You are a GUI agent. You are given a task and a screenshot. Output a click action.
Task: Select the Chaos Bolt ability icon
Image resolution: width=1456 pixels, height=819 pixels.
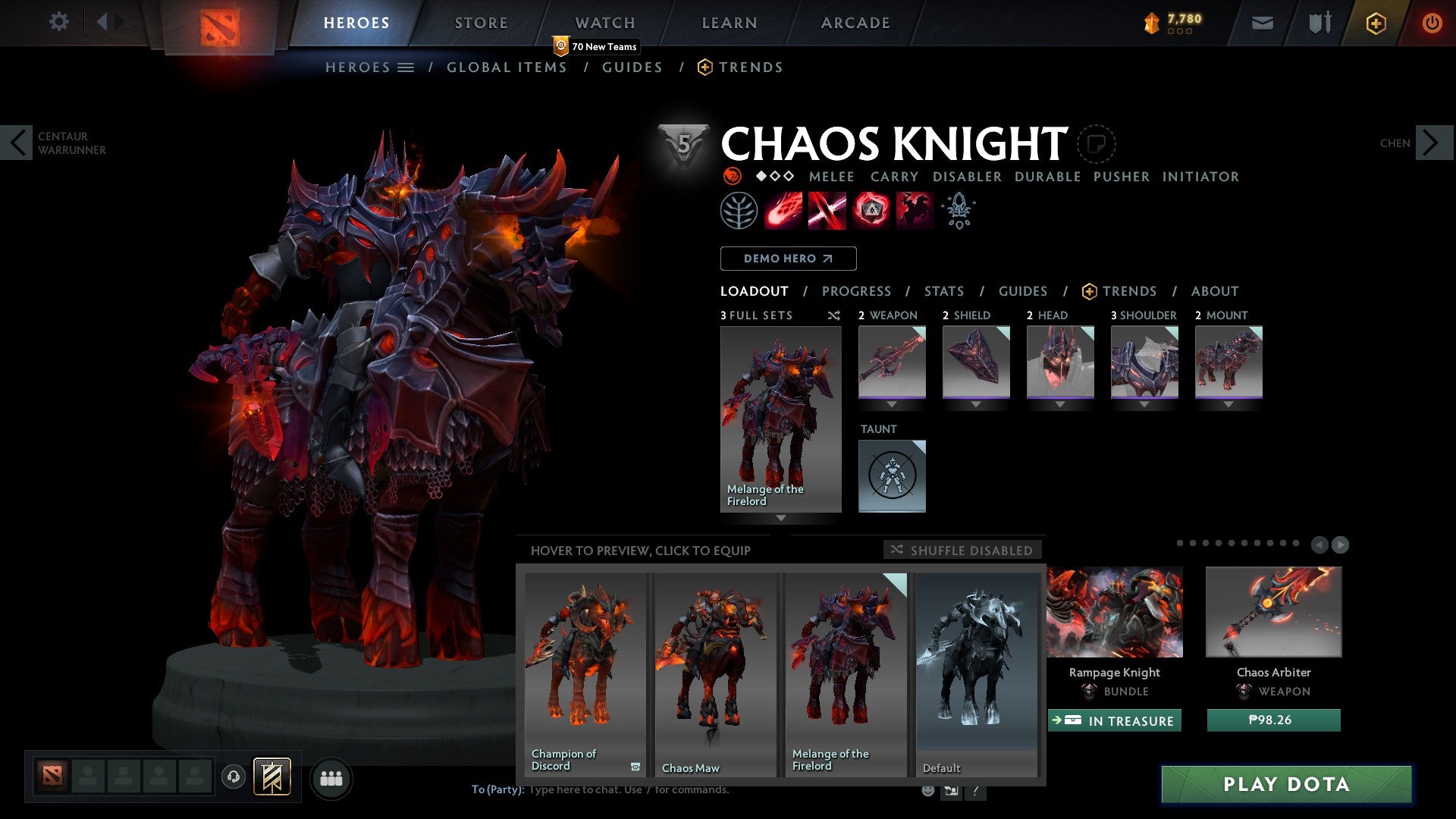pyautogui.click(x=784, y=211)
